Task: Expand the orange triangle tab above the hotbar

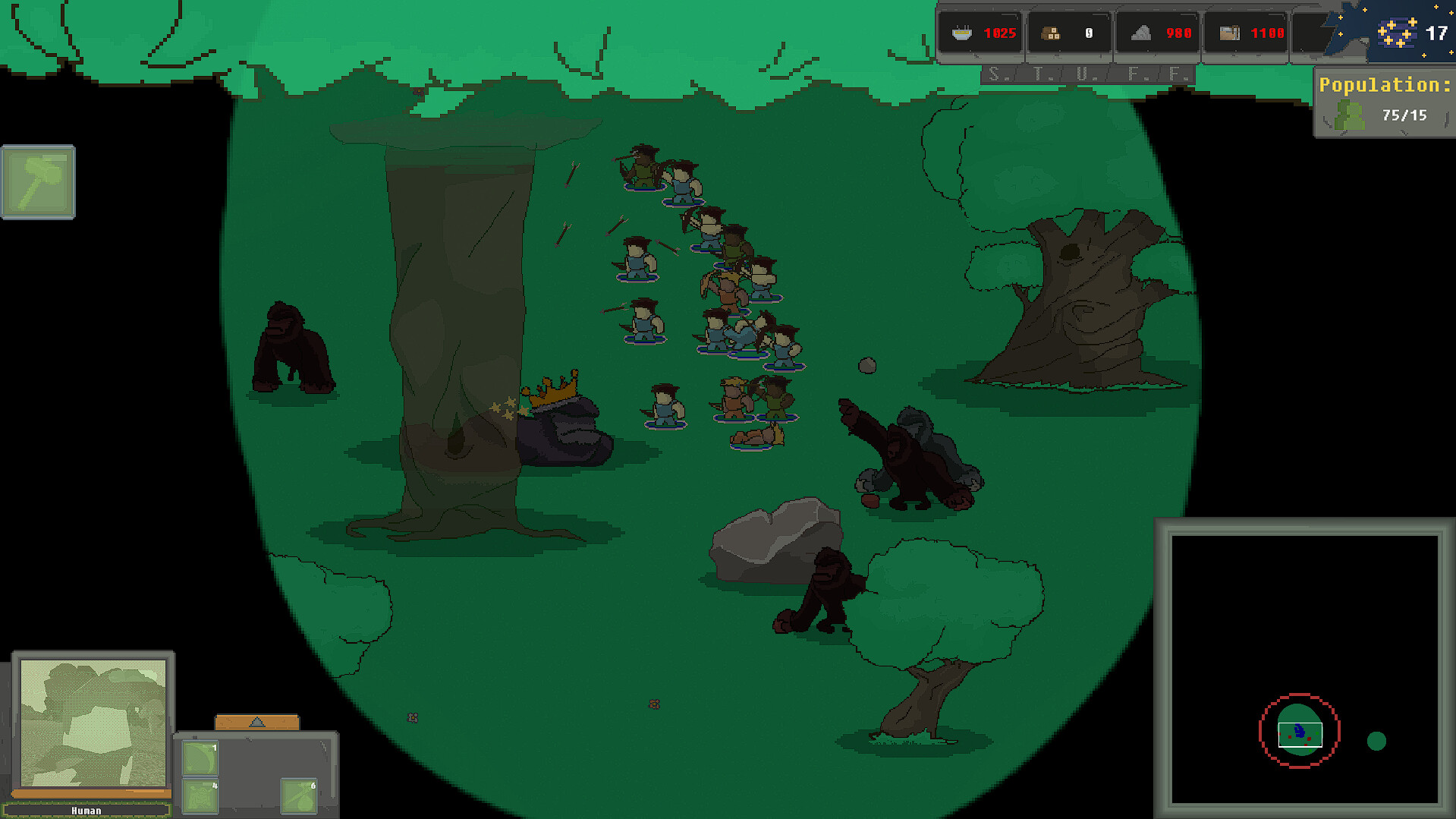Action: coord(257,722)
